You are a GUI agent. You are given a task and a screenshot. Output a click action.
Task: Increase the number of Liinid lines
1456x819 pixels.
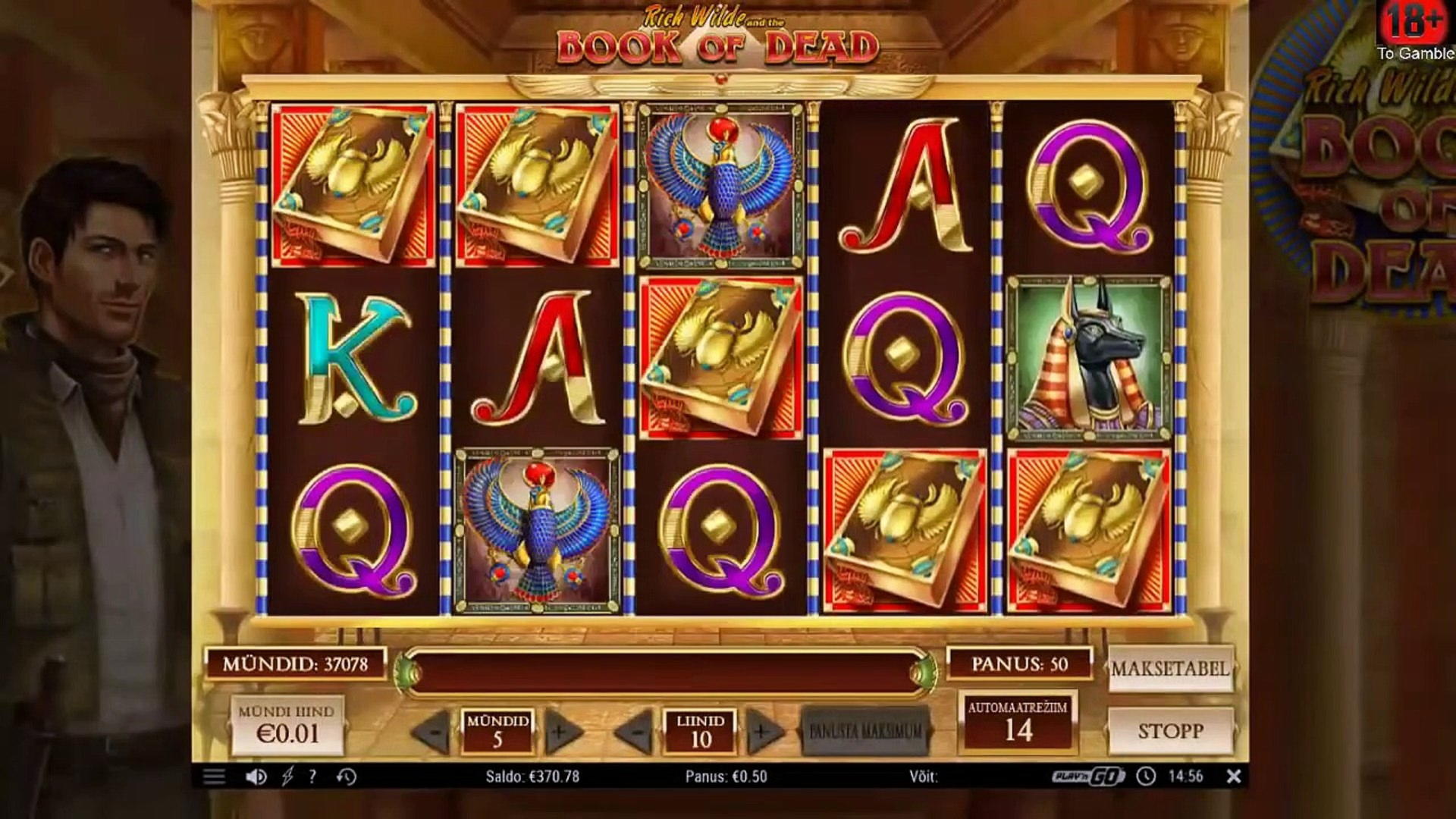(762, 732)
